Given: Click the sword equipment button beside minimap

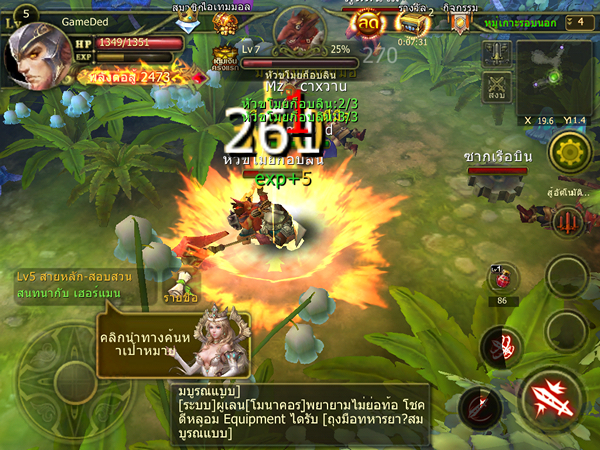Looking at the screenshot, I should 496,53.
